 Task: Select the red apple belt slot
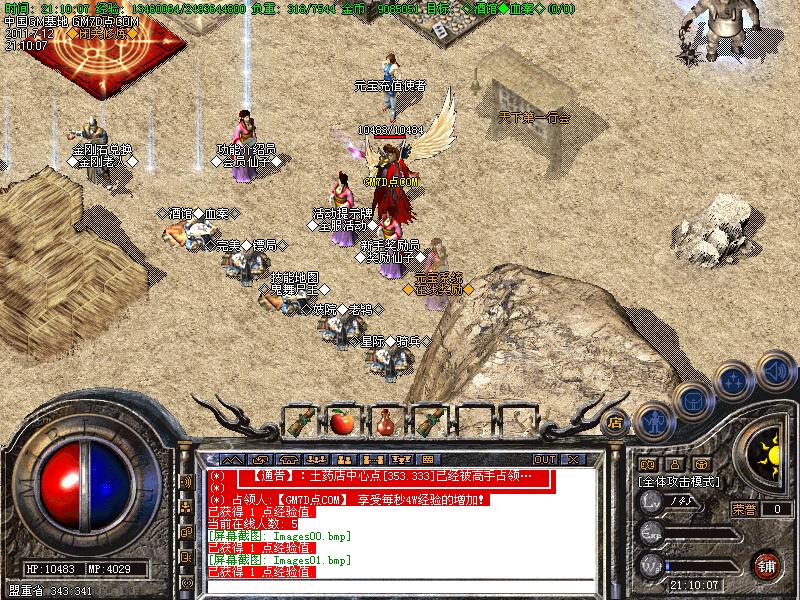[x=340, y=421]
